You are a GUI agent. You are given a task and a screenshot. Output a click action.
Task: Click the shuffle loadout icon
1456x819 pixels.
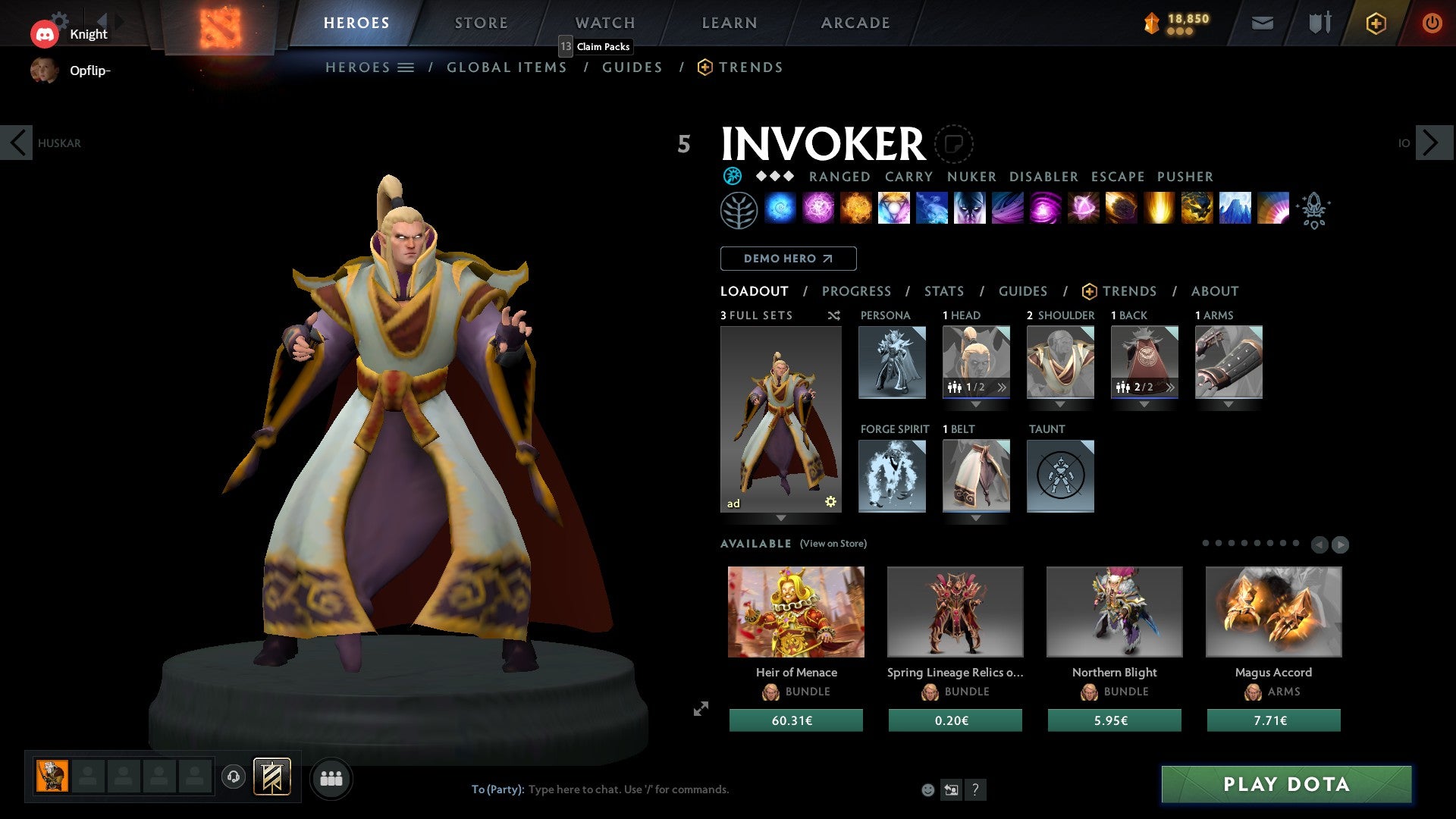click(833, 315)
